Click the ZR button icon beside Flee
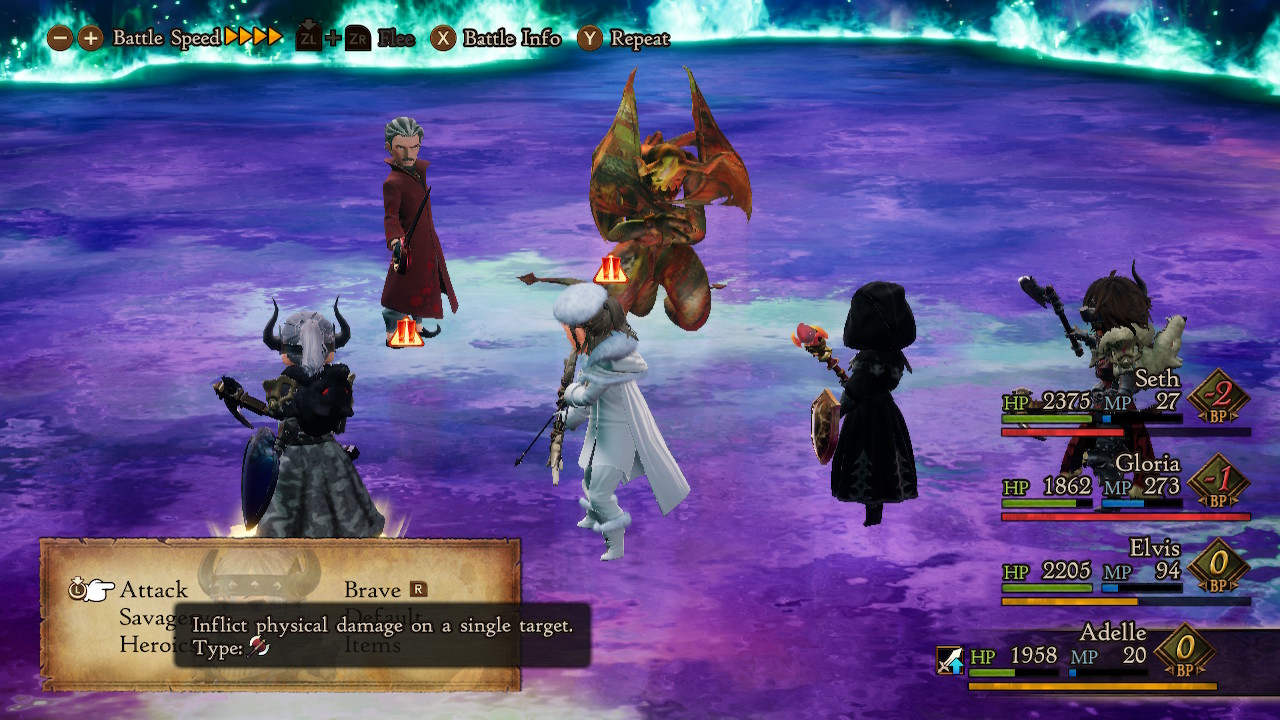This screenshot has width=1280, height=720. [357, 40]
